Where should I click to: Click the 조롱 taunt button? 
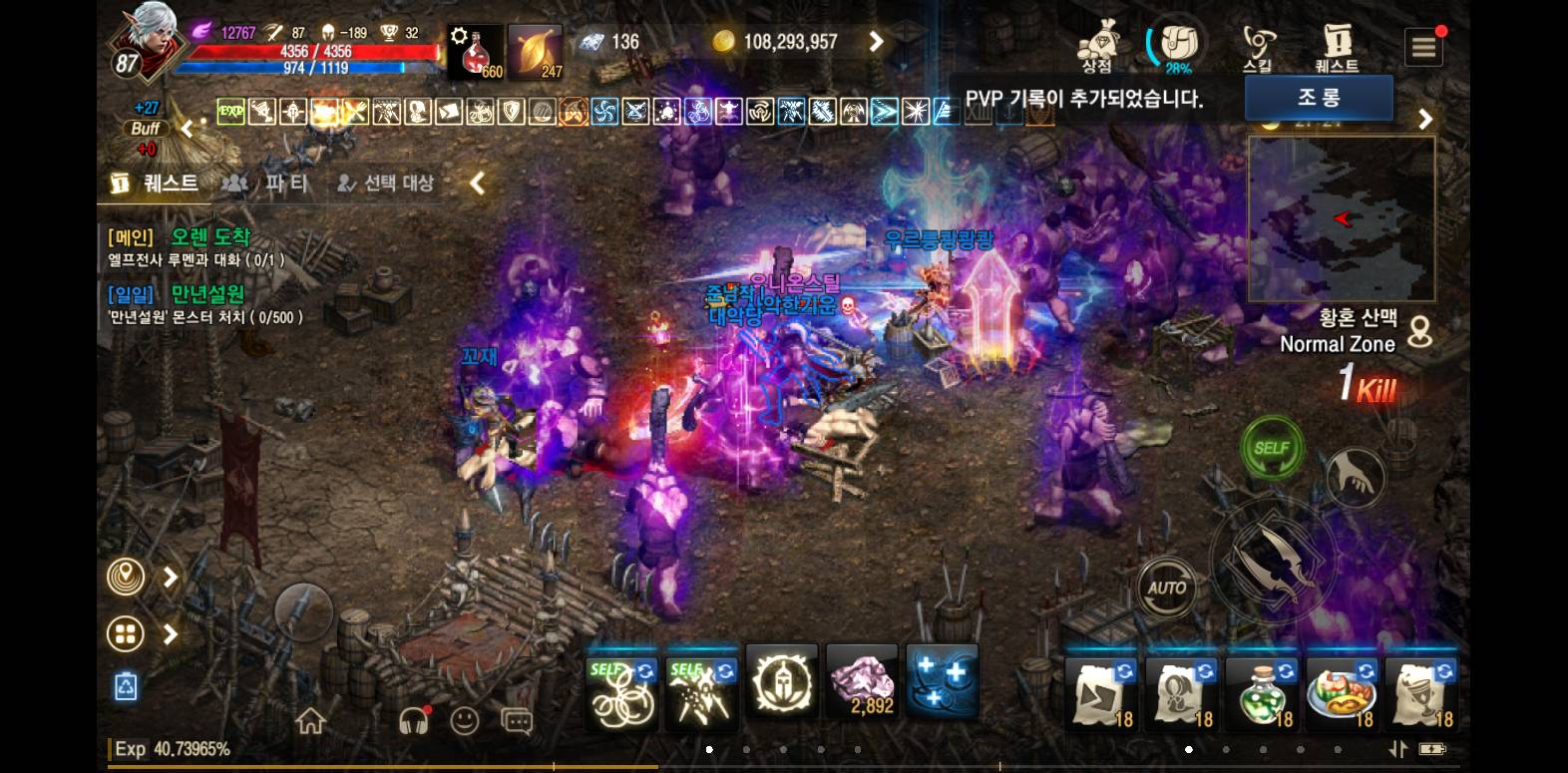1318,98
